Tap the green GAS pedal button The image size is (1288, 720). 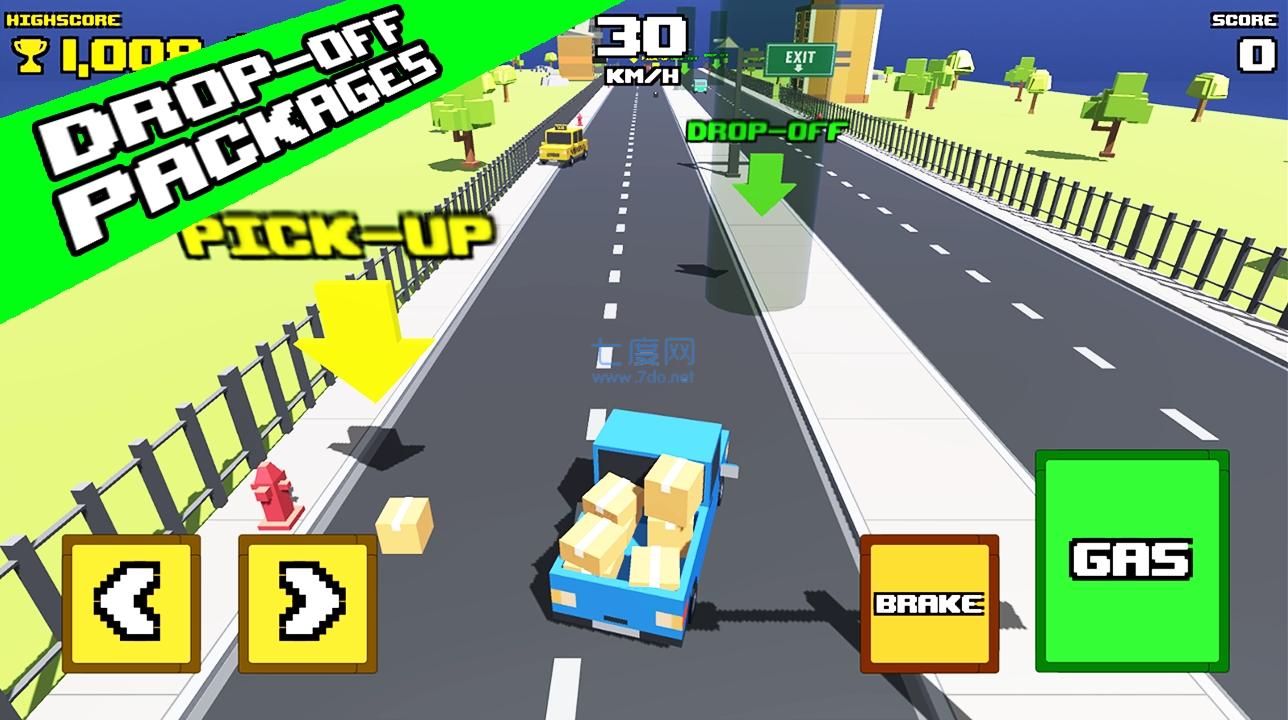(x=1131, y=561)
